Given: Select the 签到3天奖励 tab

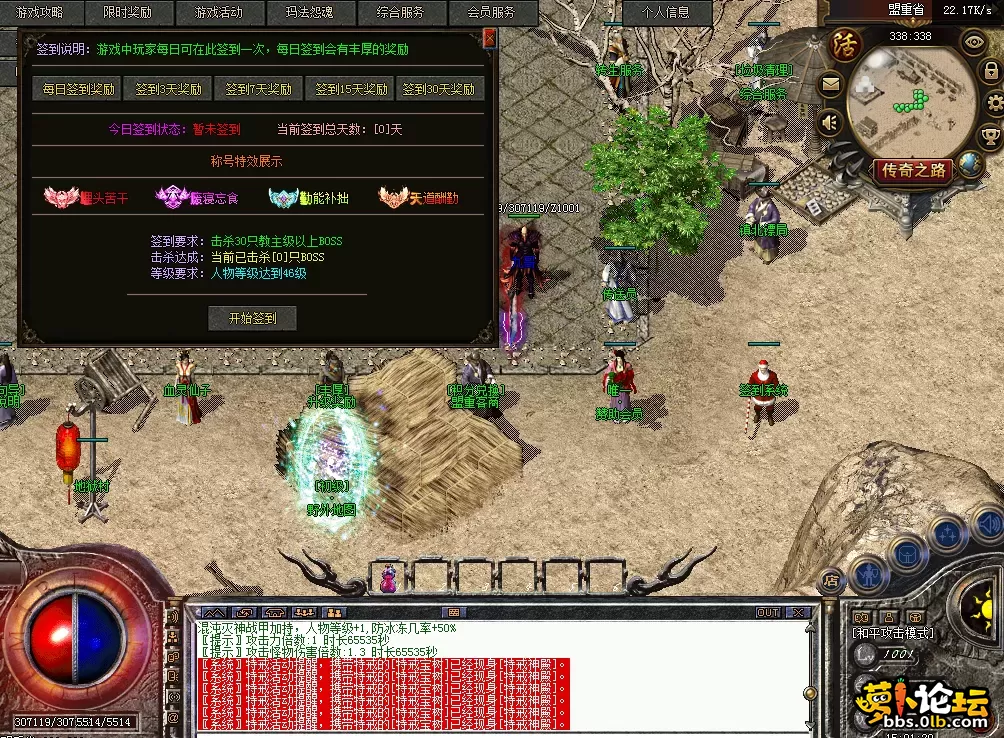Looking at the screenshot, I should (x=168, y=89).
